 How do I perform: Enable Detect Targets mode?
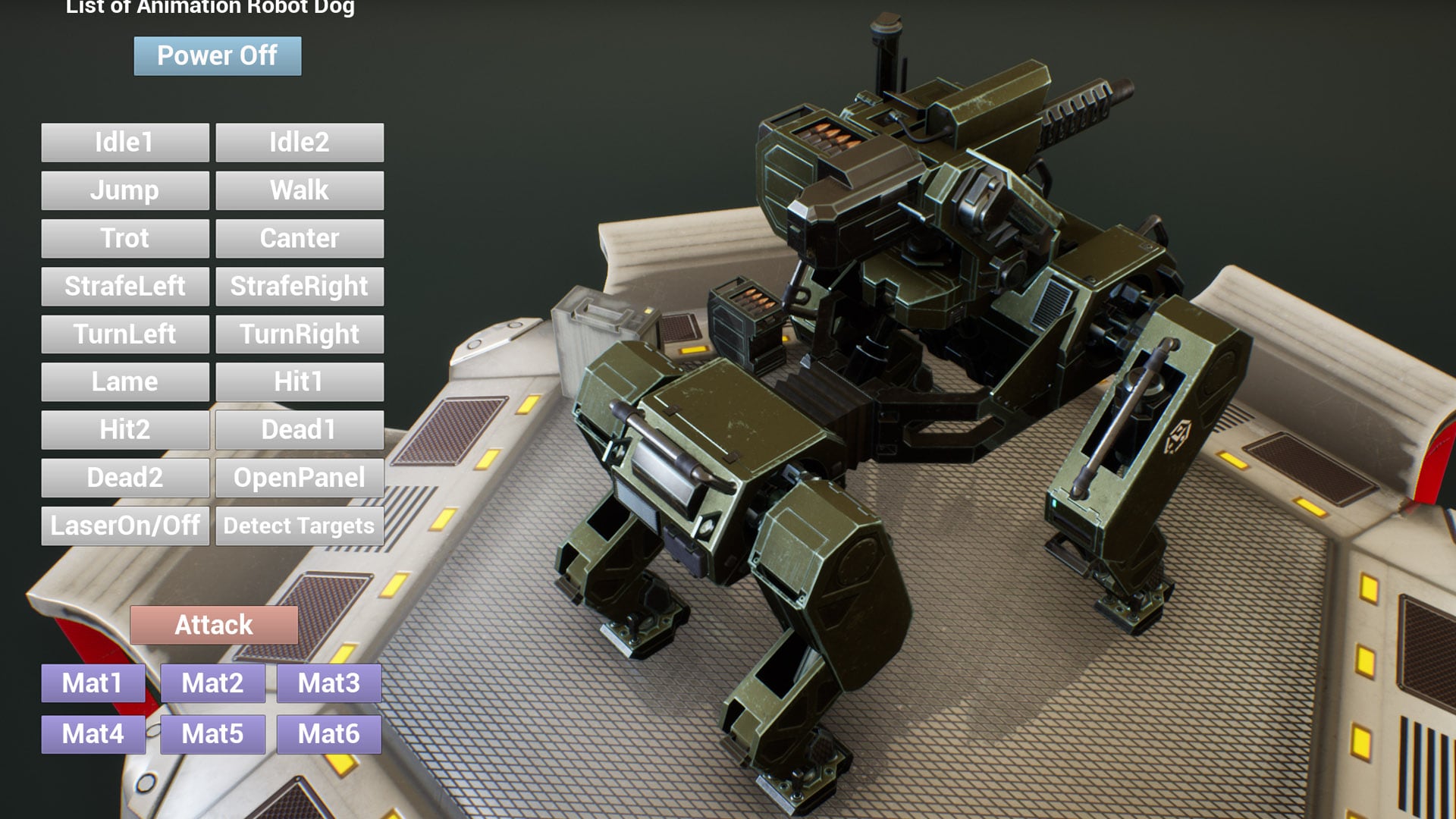[x=300, y=526]
